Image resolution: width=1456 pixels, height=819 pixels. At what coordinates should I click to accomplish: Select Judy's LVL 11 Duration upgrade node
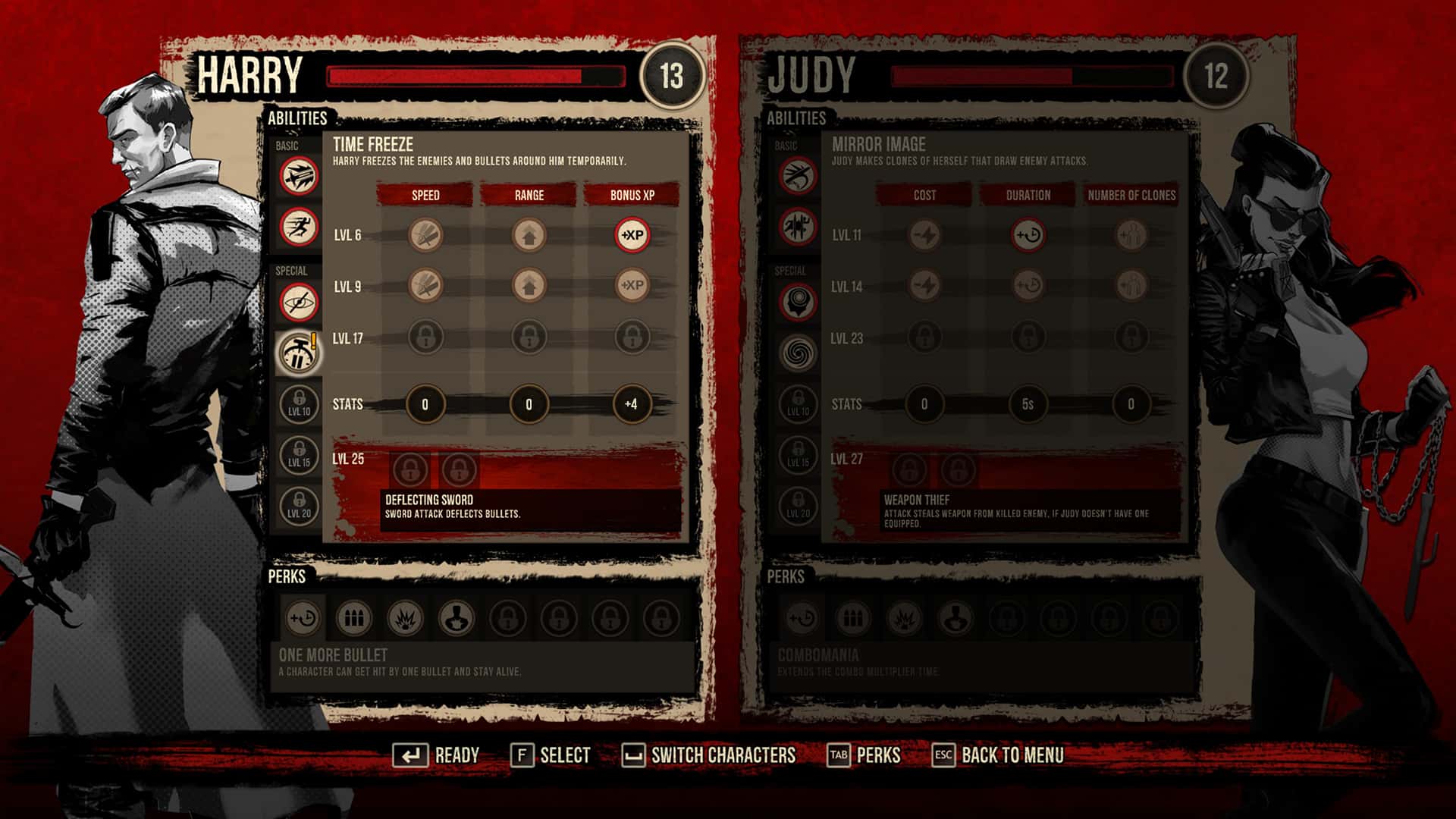[x=1028, y=235]
